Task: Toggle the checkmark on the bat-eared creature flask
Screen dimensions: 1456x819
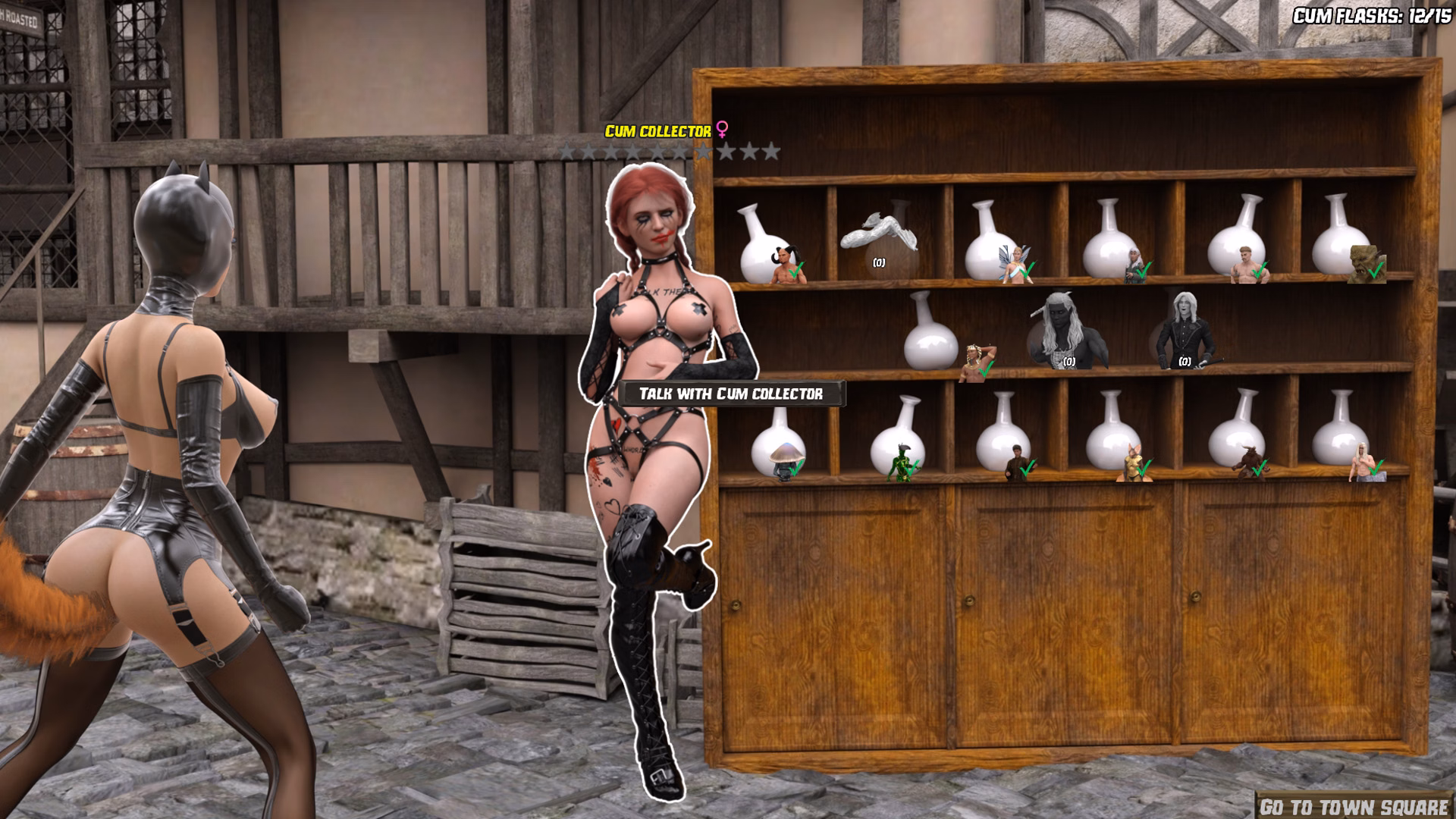Action: point(1144,469)
